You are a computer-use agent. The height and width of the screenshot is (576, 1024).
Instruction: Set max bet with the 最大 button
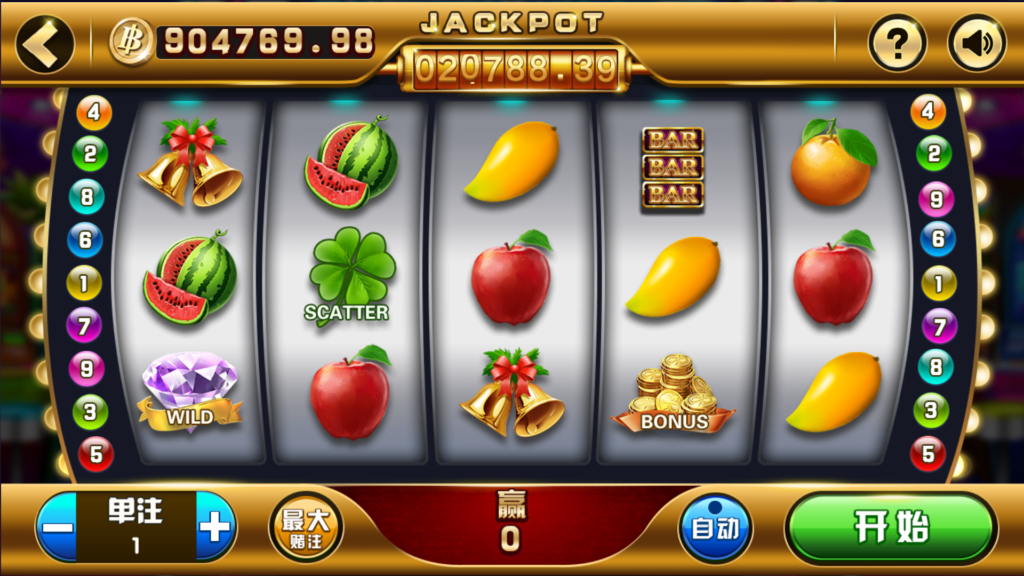tap(305, 526)
